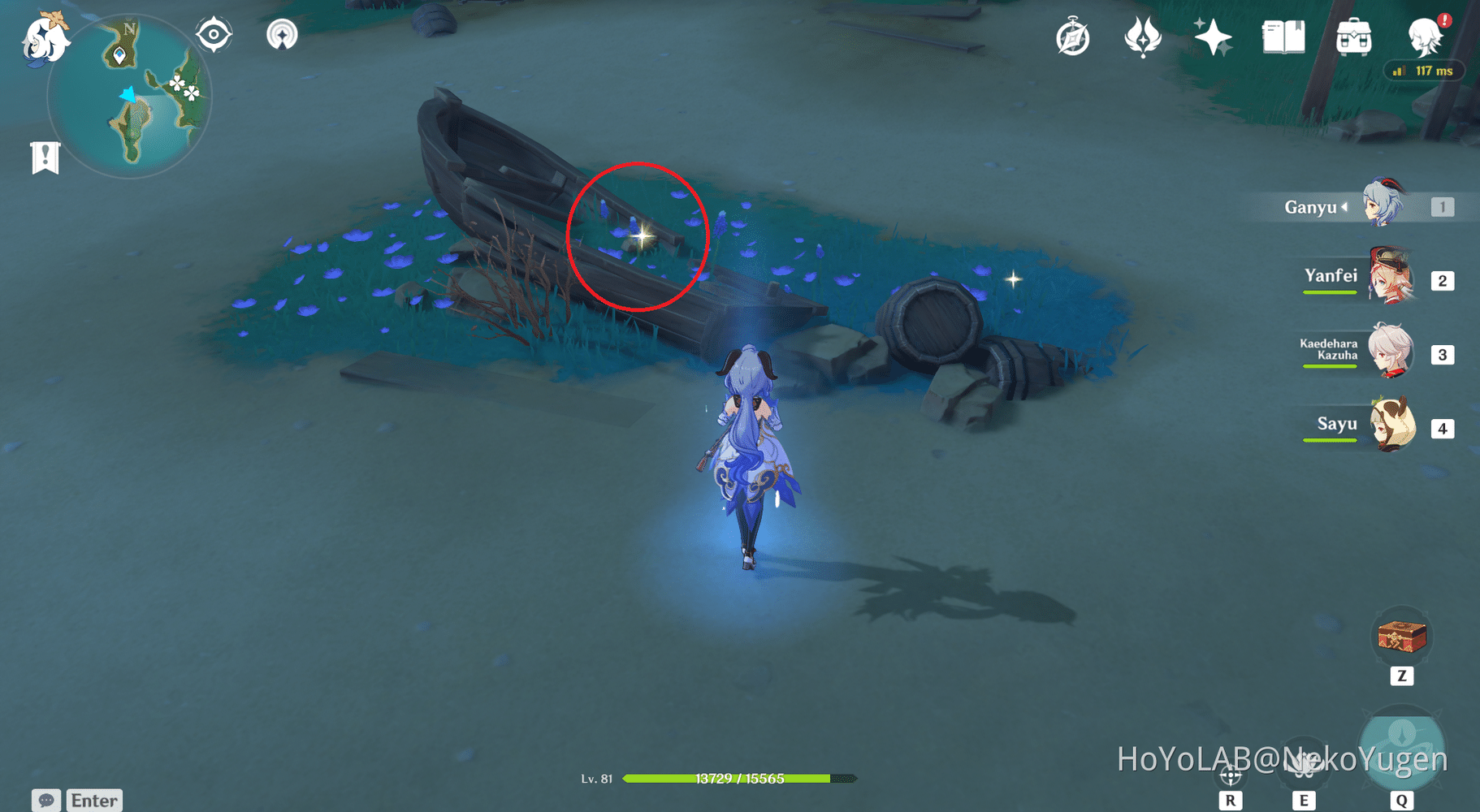
Task: Open the Inventory backpack icon
Action: (x=1354, y=37)
